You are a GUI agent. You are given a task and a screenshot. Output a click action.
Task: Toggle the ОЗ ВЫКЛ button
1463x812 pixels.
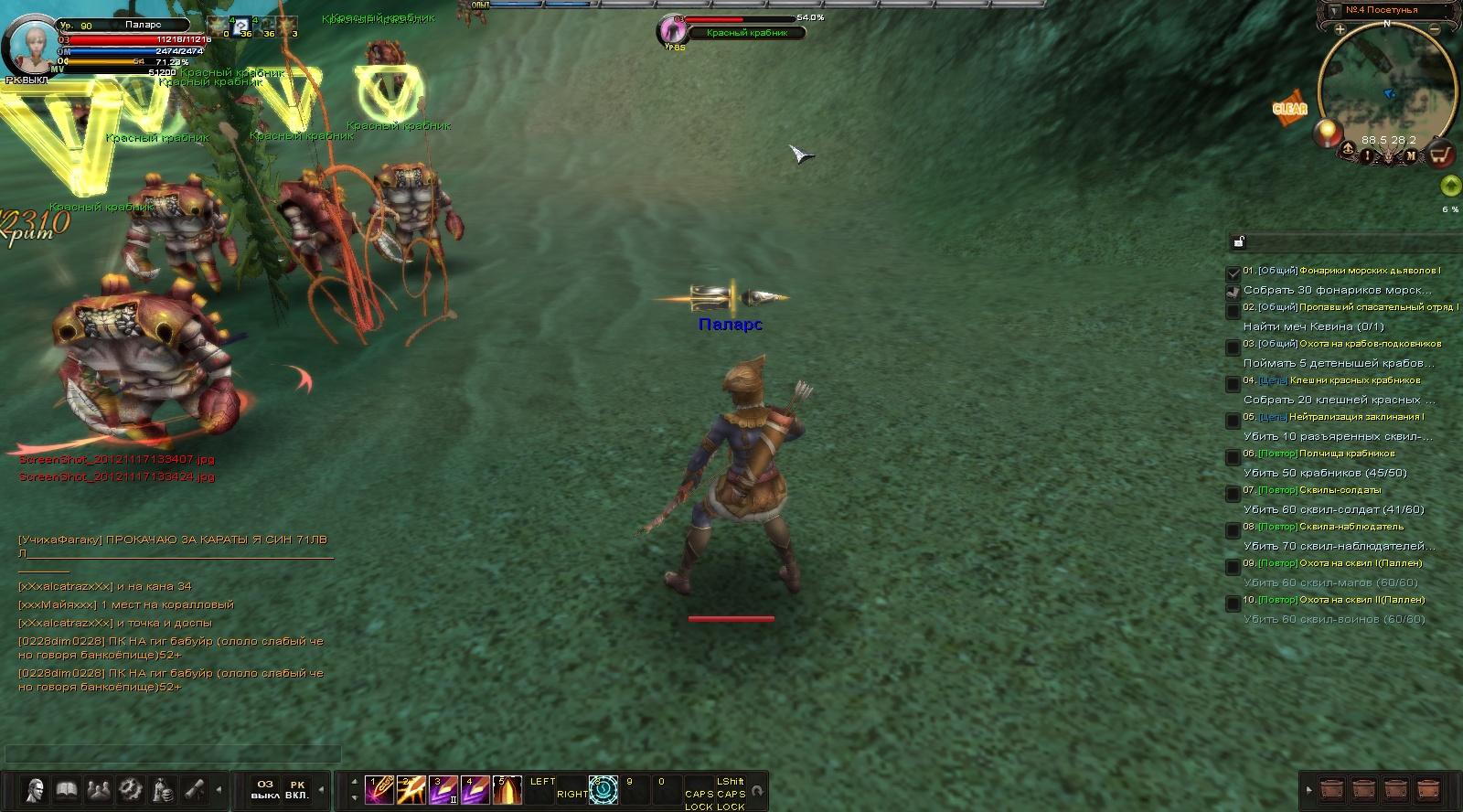[x=265, y=789]
